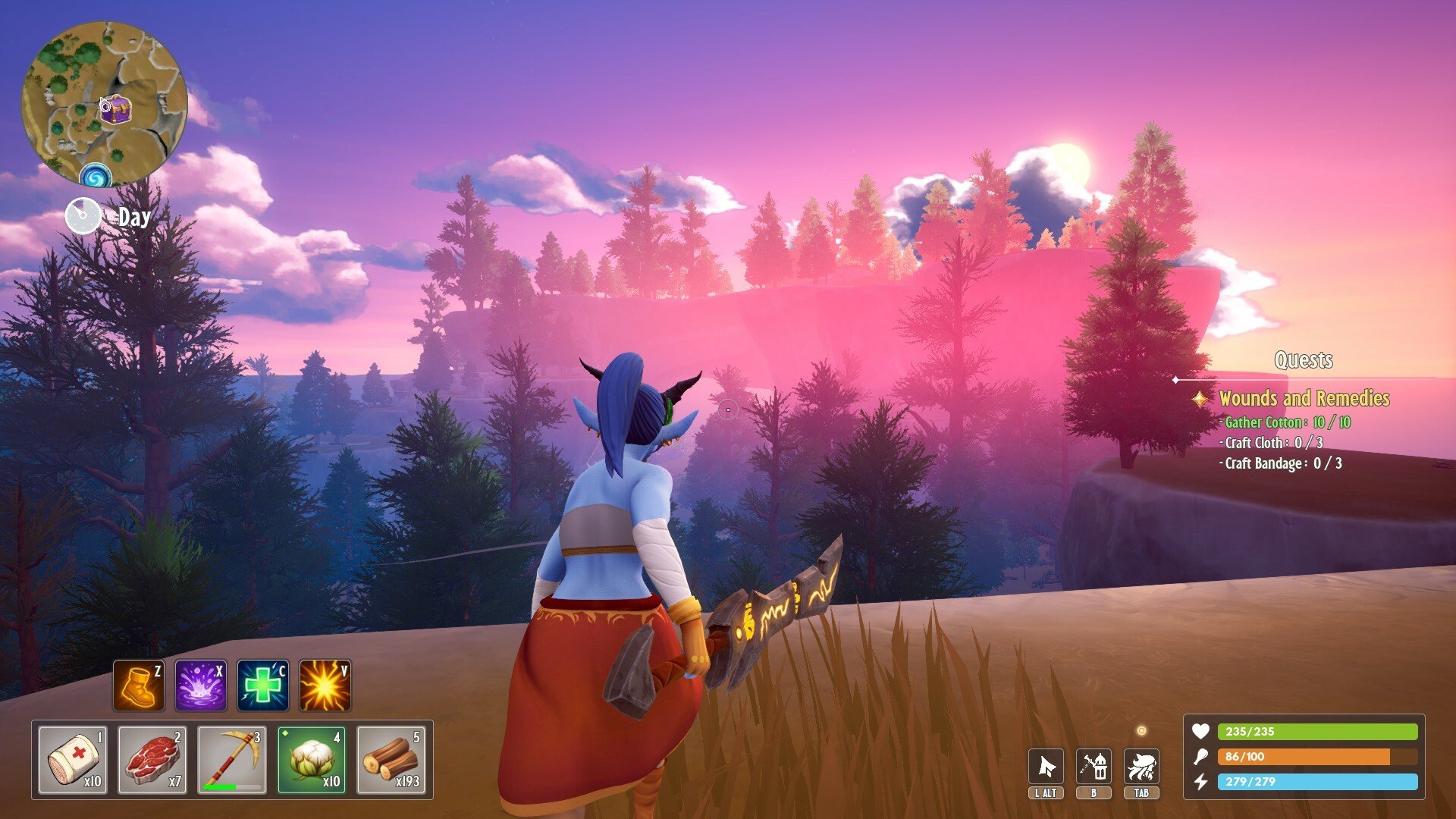Click the Quests tracker header
1456x819 pixels.
click(1304, 360)
